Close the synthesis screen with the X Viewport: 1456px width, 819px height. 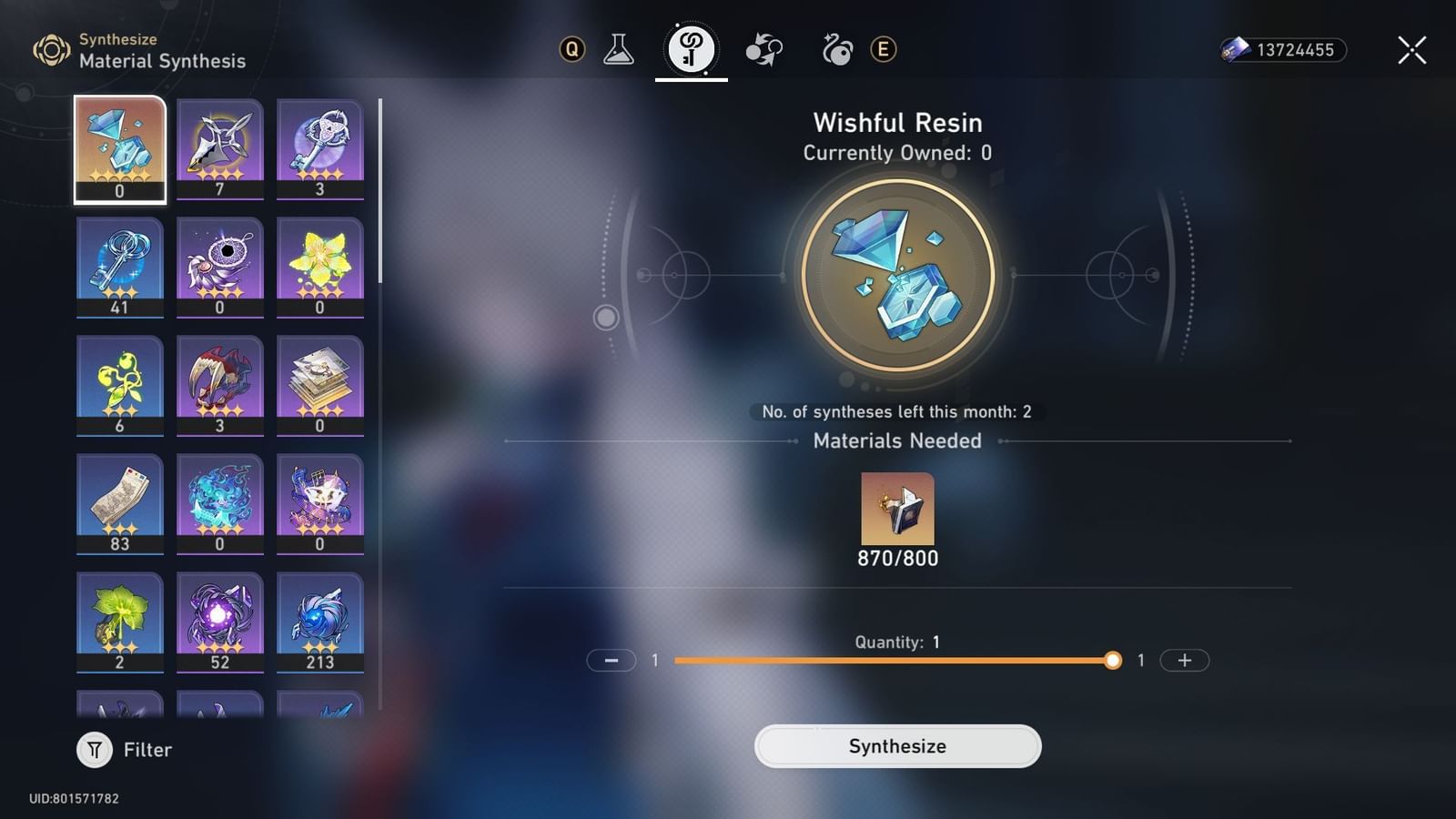click(1410, 50)
